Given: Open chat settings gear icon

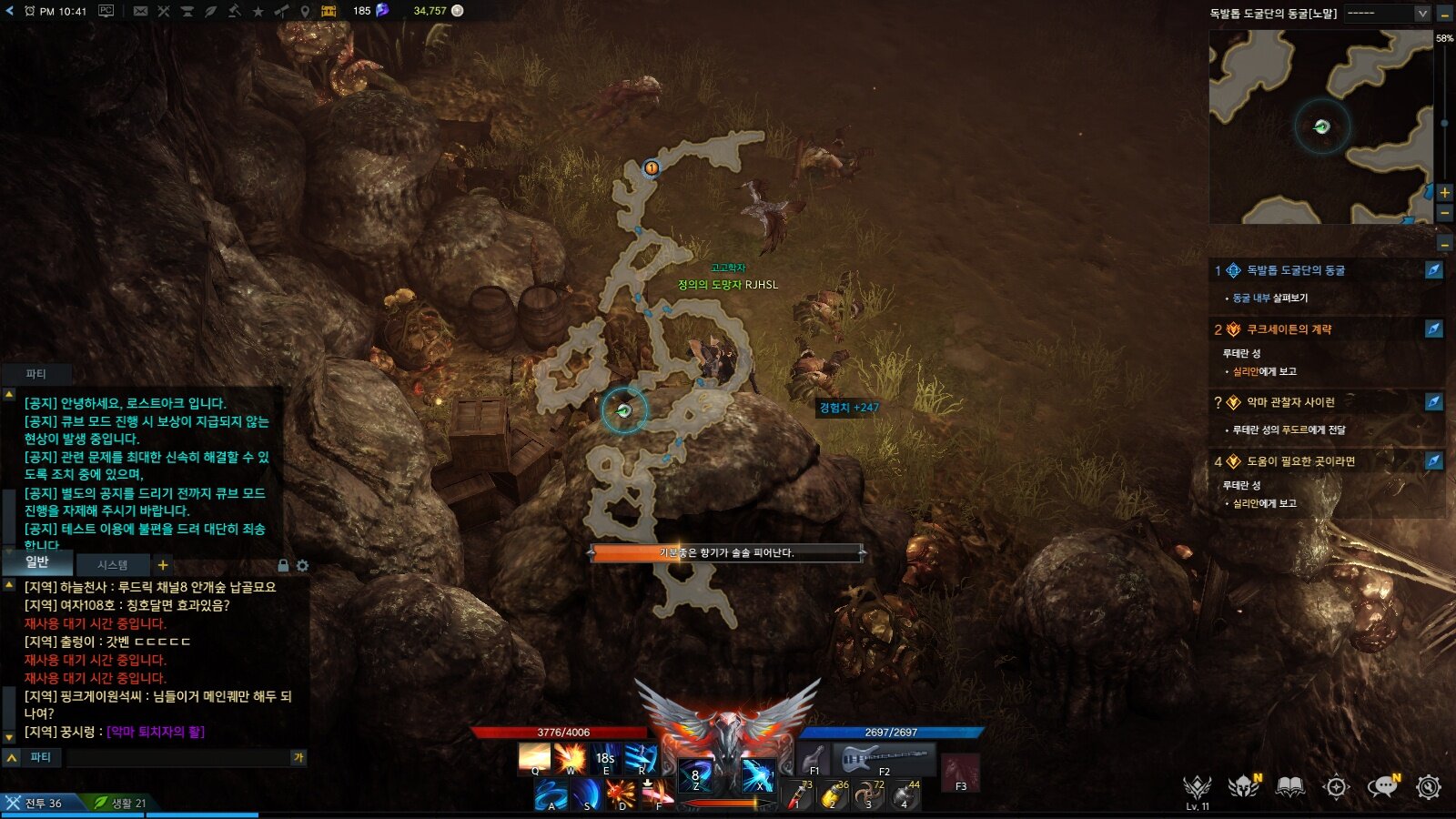Looking at the screenshot, I should point(302,566).
